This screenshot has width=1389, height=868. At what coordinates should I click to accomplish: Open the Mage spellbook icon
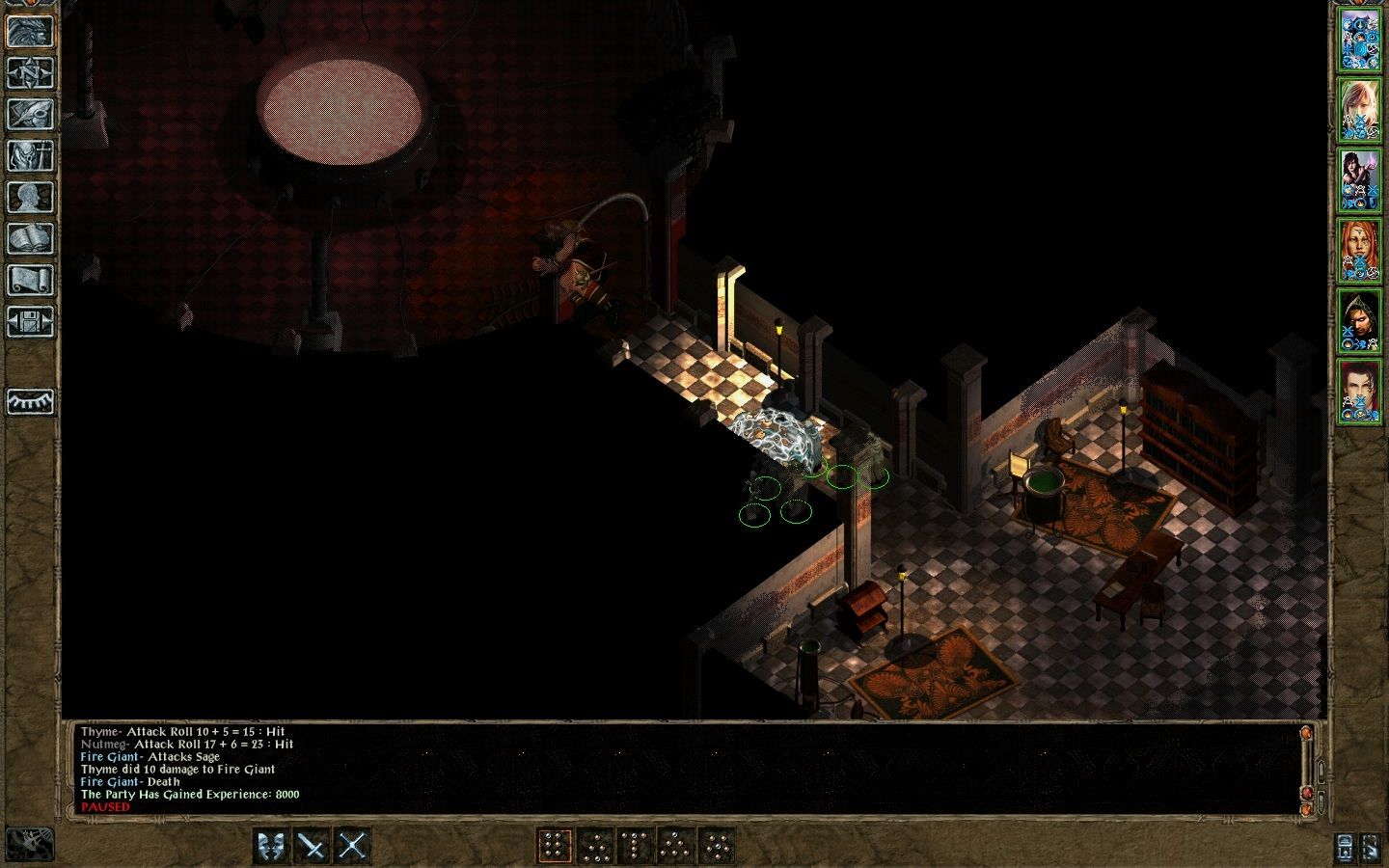tap(29, 235)
